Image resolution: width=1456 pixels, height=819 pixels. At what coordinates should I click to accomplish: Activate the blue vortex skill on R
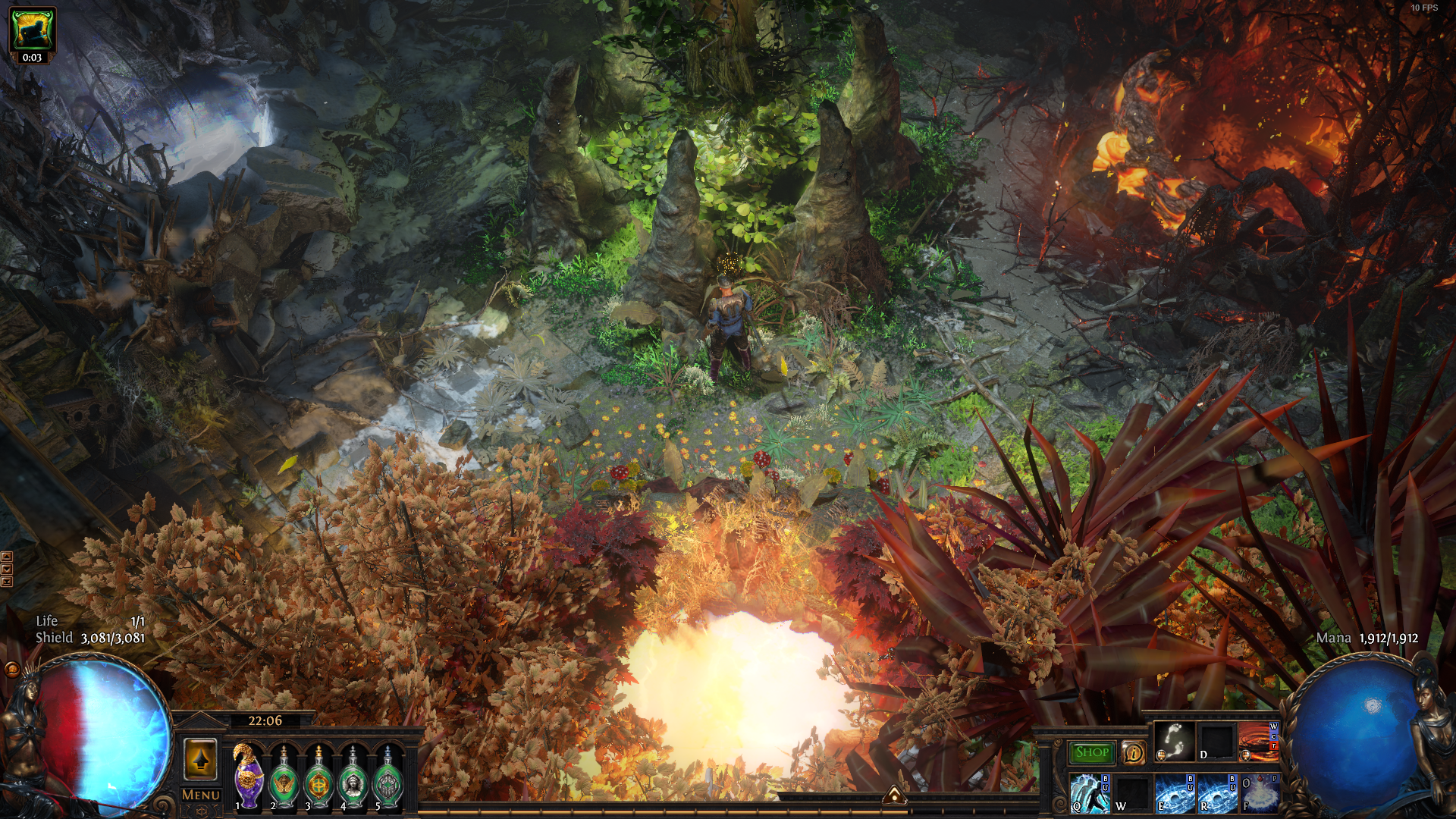pyautogui.click(x=1216, y=793)
